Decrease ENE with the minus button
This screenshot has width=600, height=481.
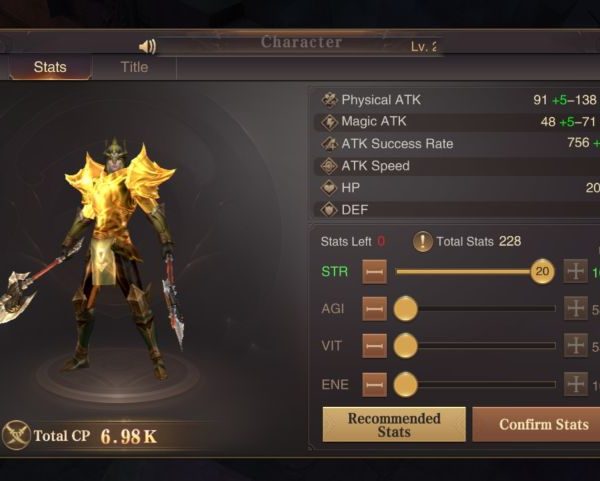pos(374,384)
